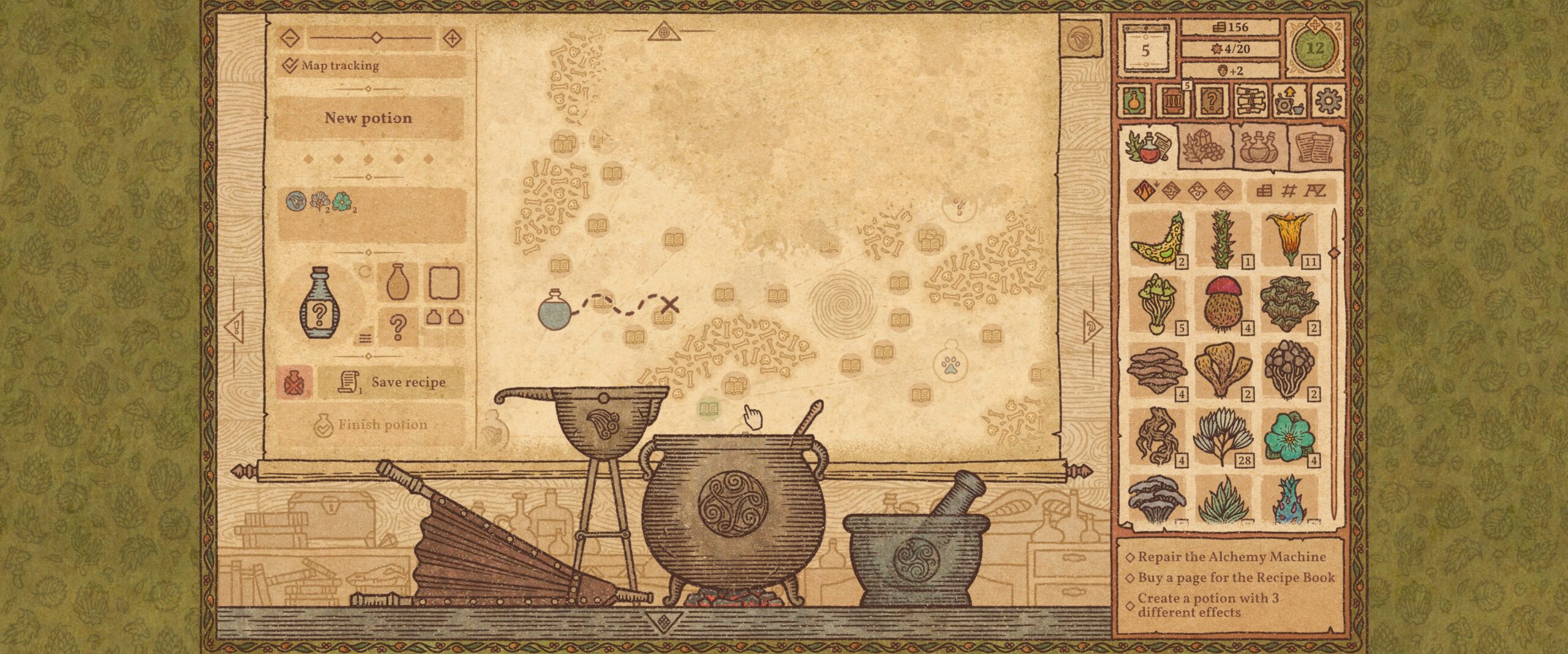Toggle the Map tracking checkbox

click(290, 67)
